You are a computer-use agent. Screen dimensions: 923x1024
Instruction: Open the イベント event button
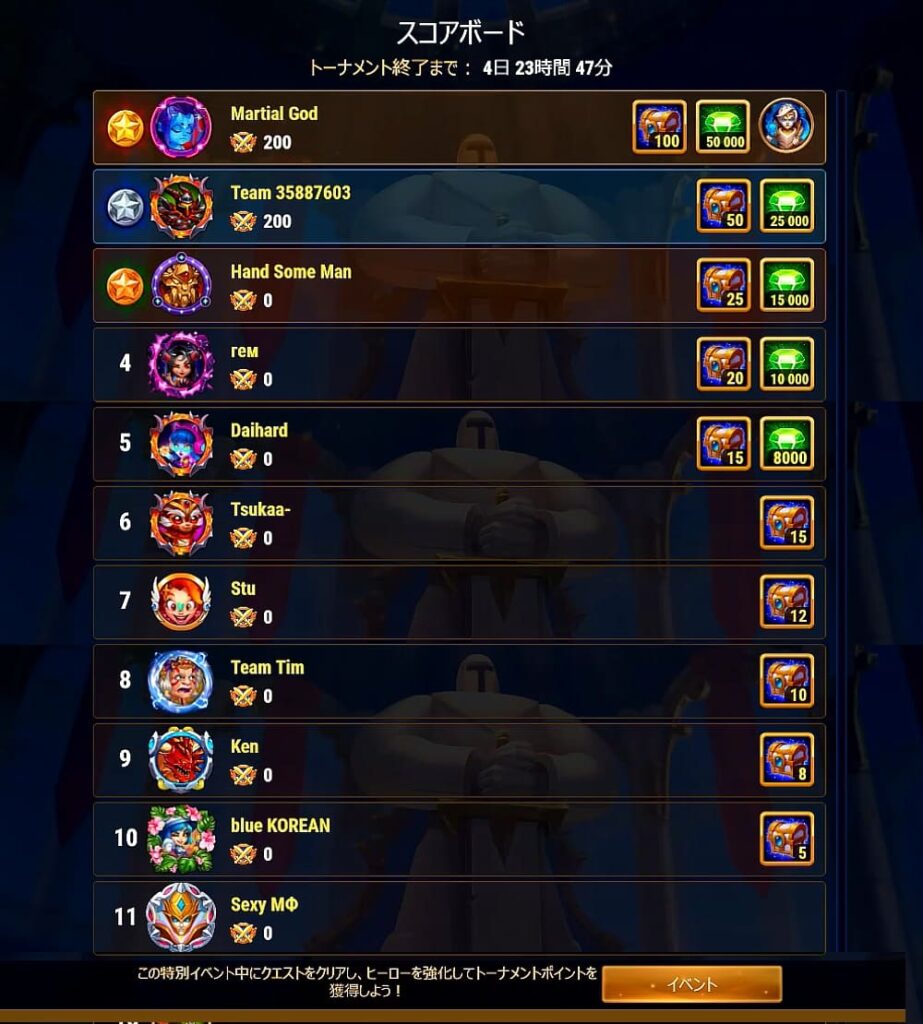(x=691, y=984)
